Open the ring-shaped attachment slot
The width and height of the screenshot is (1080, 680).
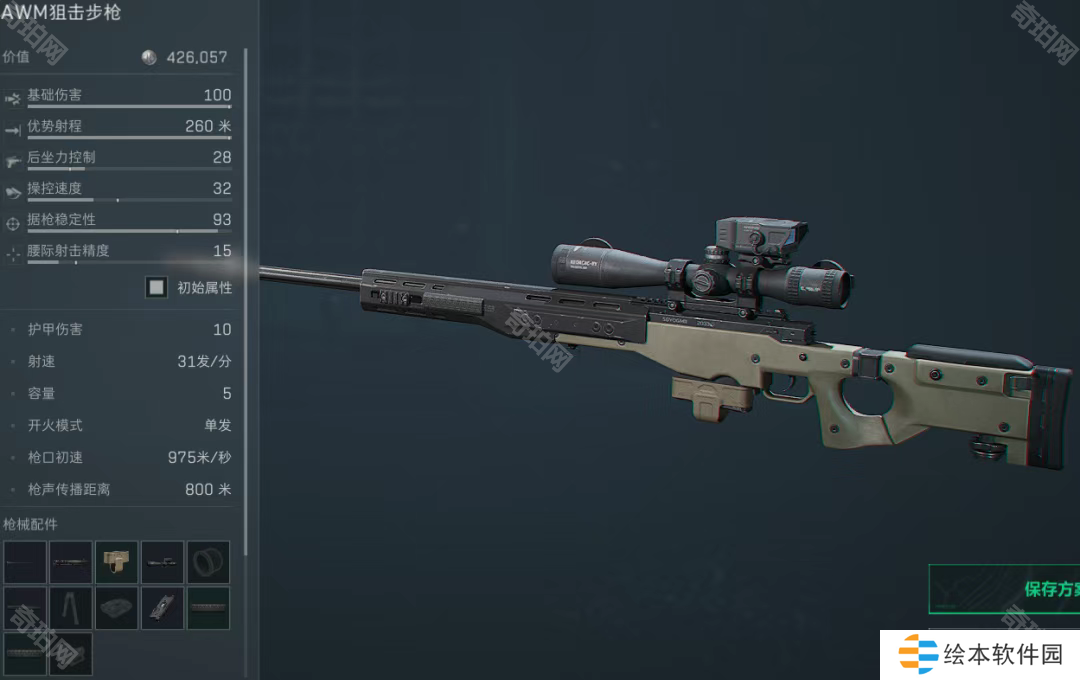coord(208,562)
